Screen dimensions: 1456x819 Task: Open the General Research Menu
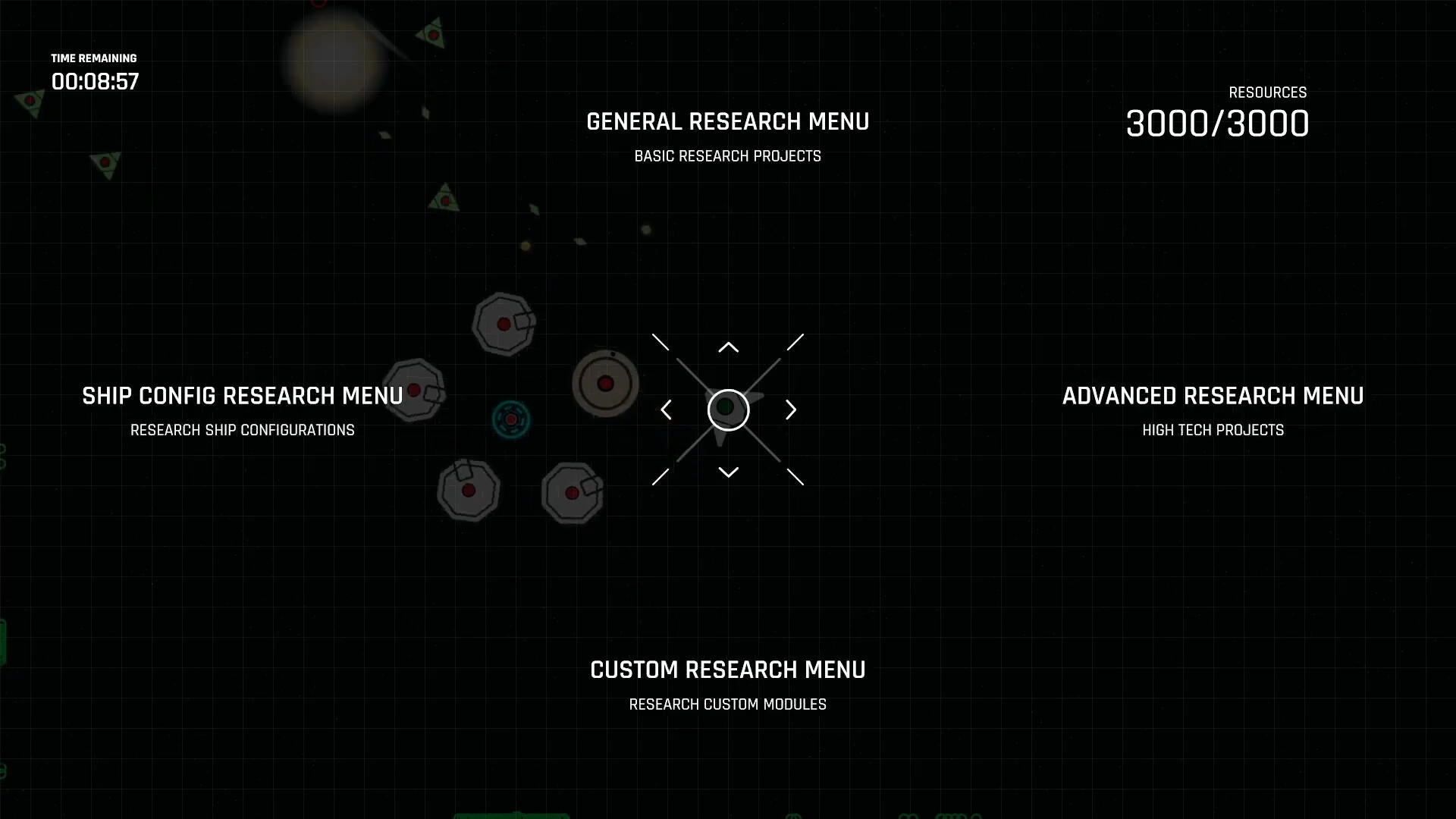pyautogui.click(x=727, y=121)
